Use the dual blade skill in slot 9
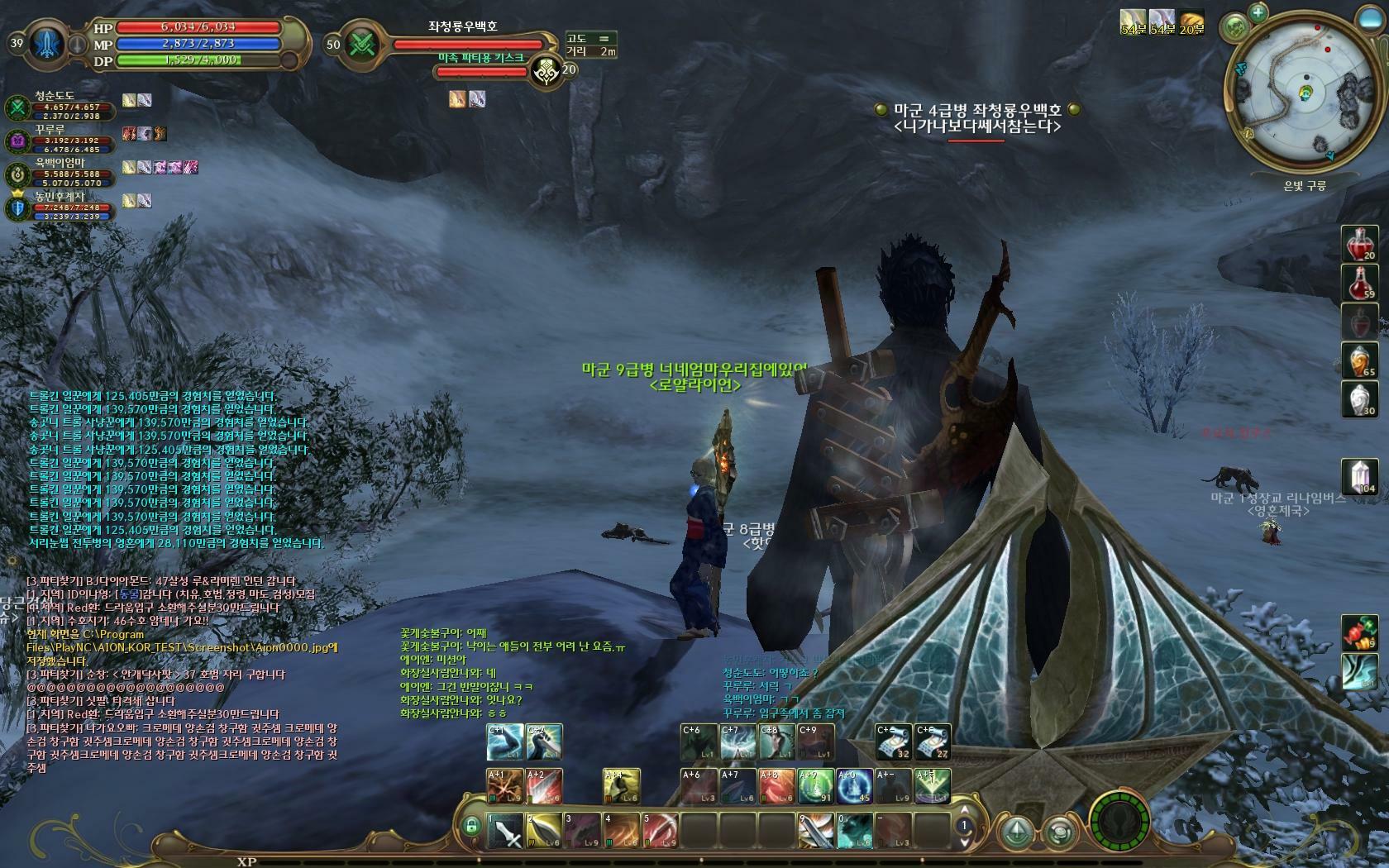1389x868 pixels. [x=815, y=831]
